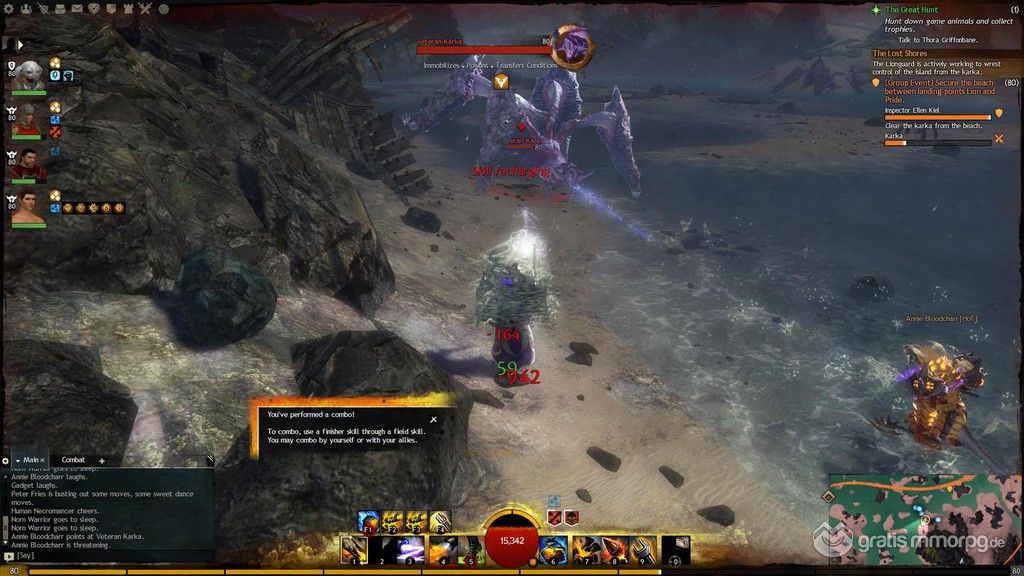Open chat options gear icon
This screenshot has height=576, width=1024.
pos(6,460)
